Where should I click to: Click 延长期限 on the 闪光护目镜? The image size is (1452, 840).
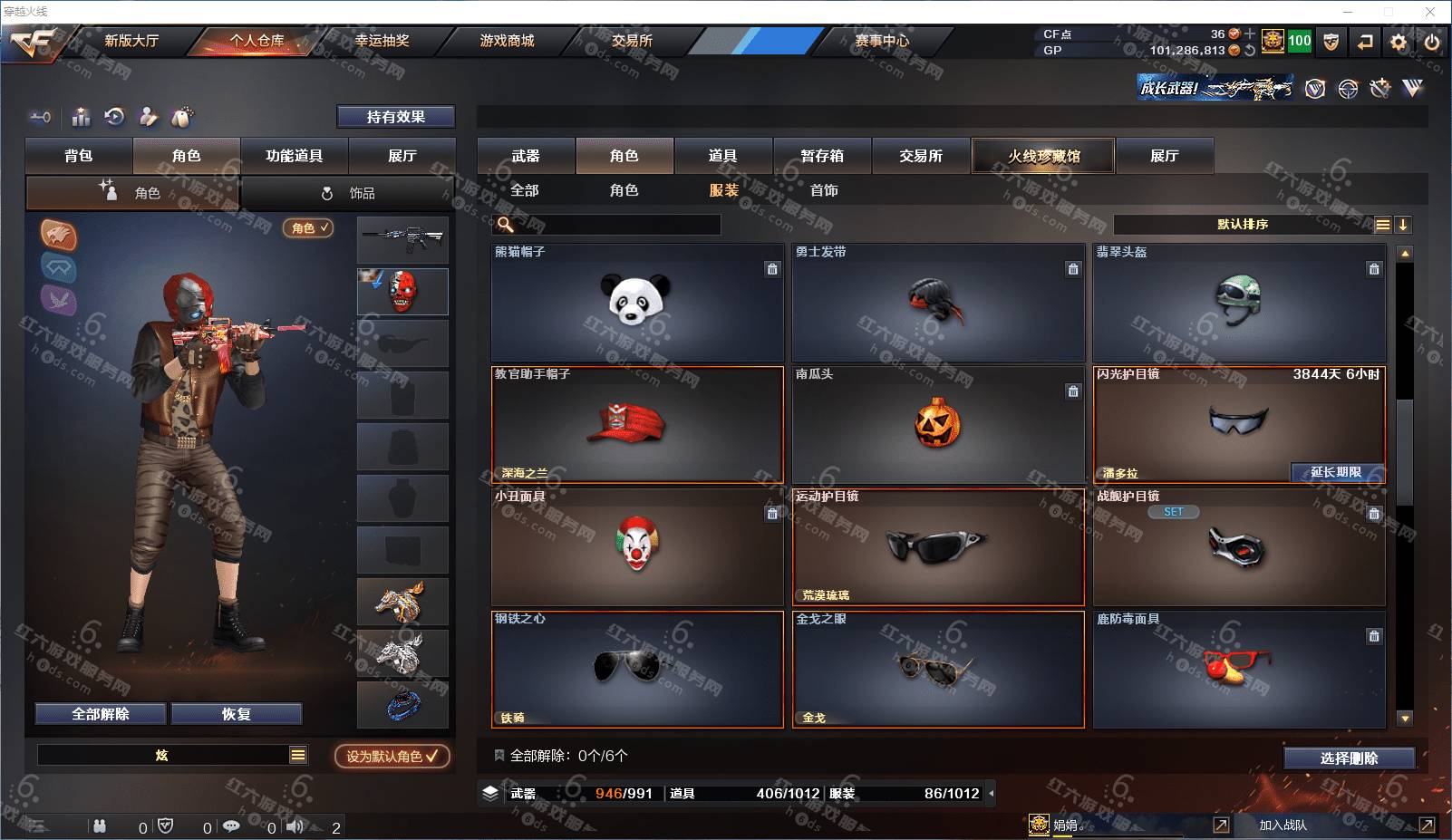(x=1337, y=472)
